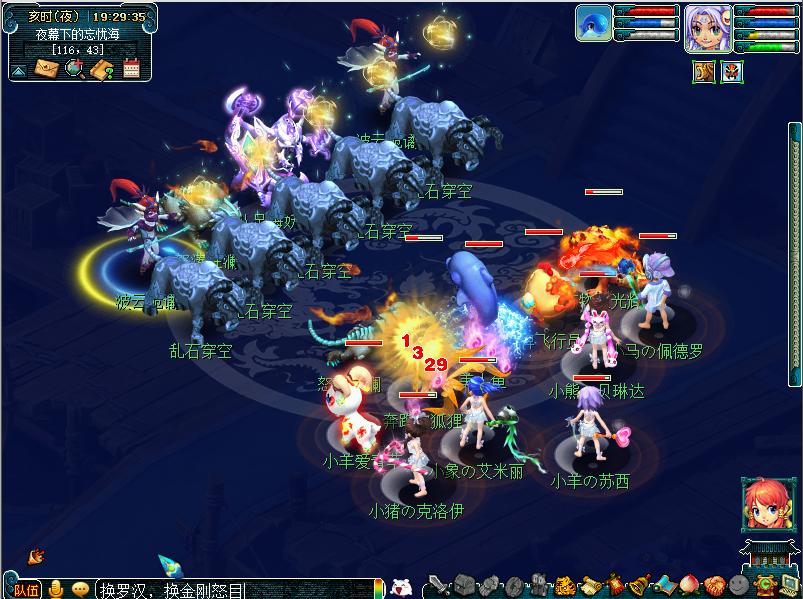Open the quest guide book icon
The width and height of the screenshot is (803, 599).
101,68
